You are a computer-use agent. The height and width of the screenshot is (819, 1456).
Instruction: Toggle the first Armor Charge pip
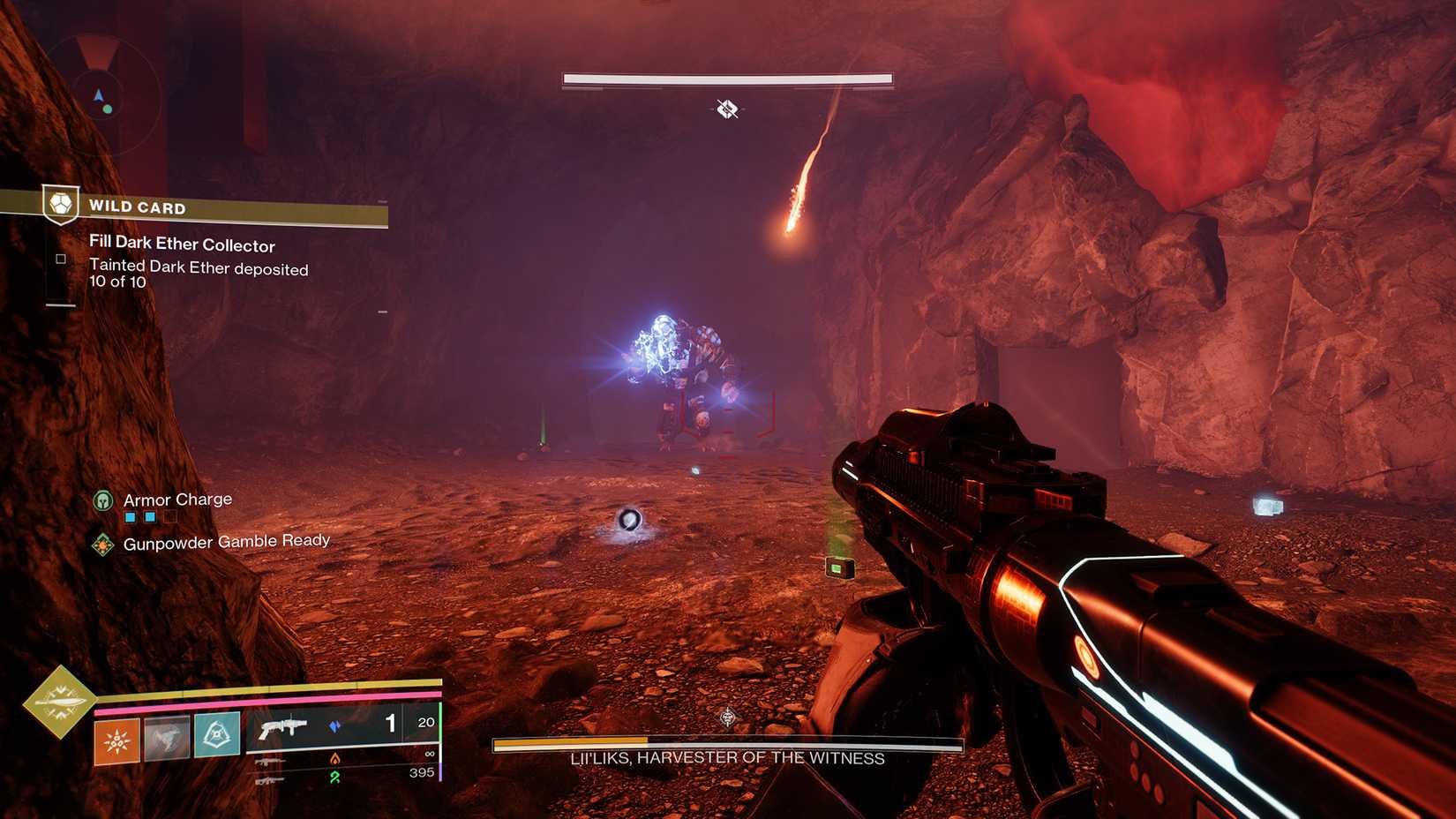click(x=131, y=517)
